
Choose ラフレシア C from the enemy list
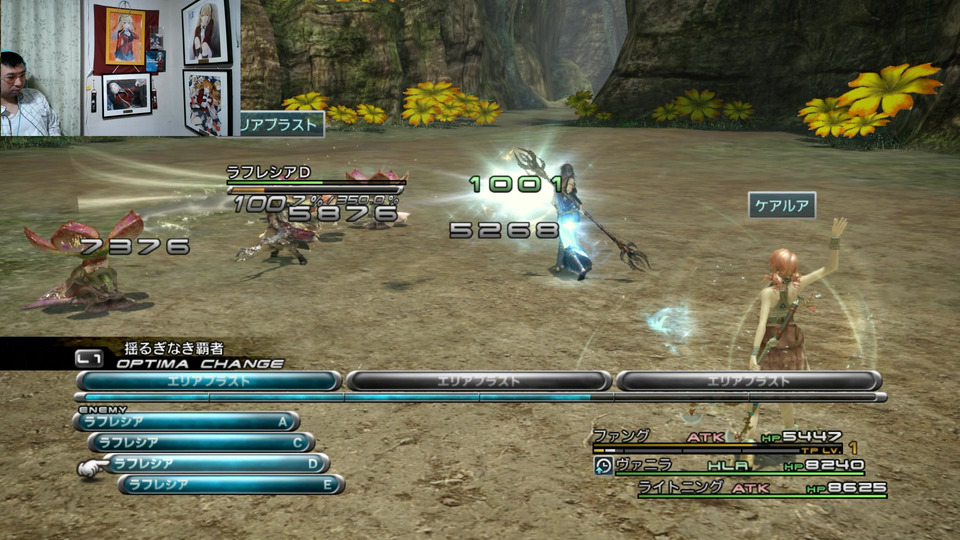coord(201,442)
